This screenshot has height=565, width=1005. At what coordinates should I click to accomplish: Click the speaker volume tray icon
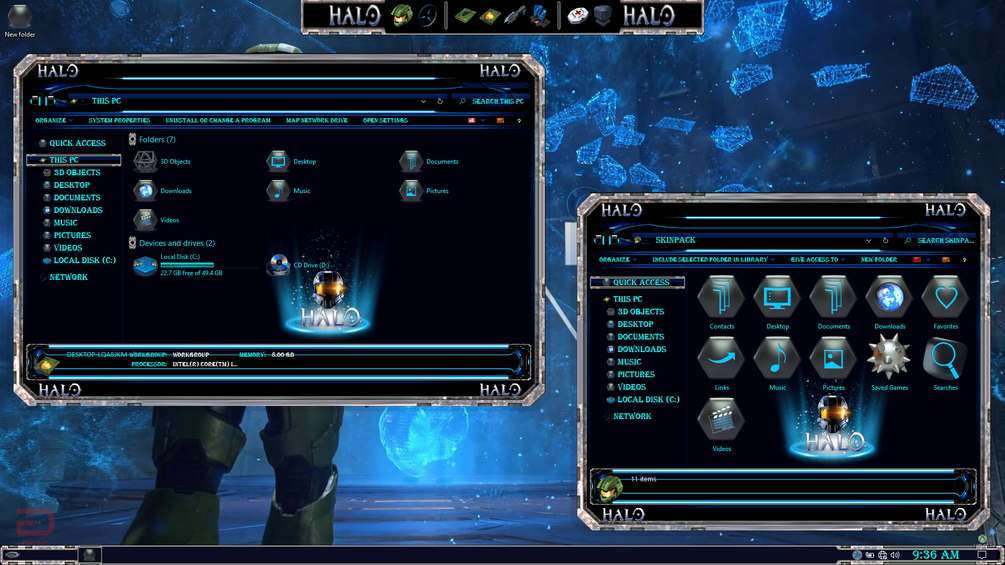(895, 555)
